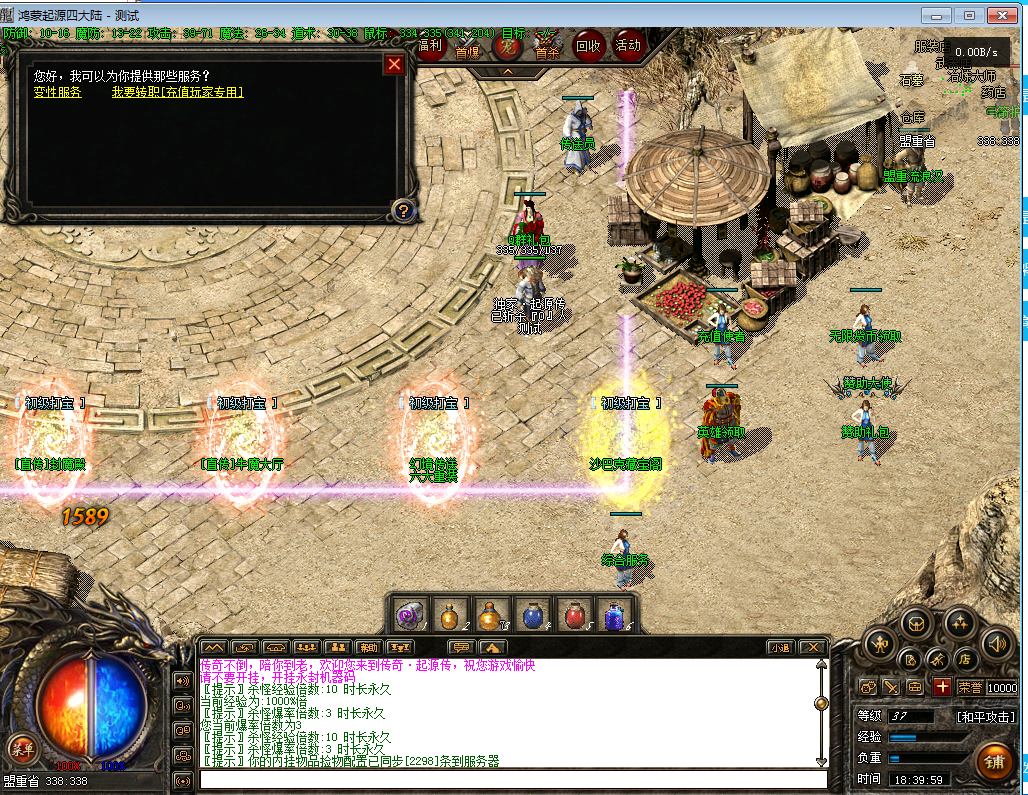Collapse the top menu bar arrow
The height and width of the screenshot is (795, 1028).
(507, 71)
